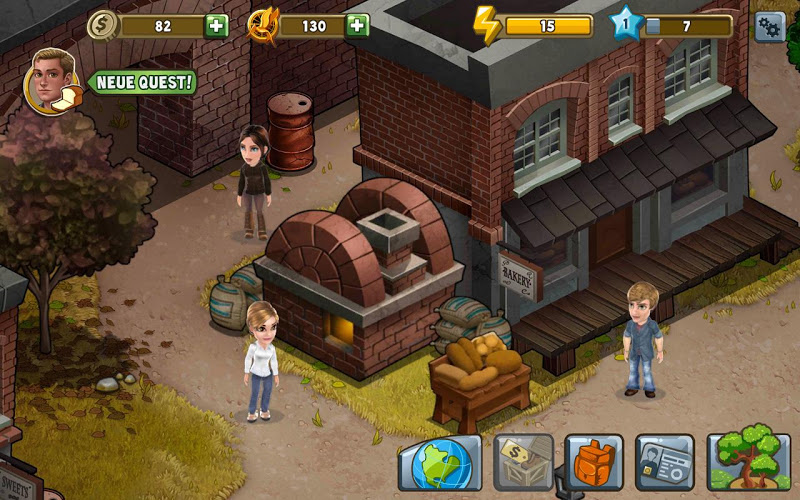The image size is (800, 500).
Task: Add more coins with the plus button
Action: [216, 26]
